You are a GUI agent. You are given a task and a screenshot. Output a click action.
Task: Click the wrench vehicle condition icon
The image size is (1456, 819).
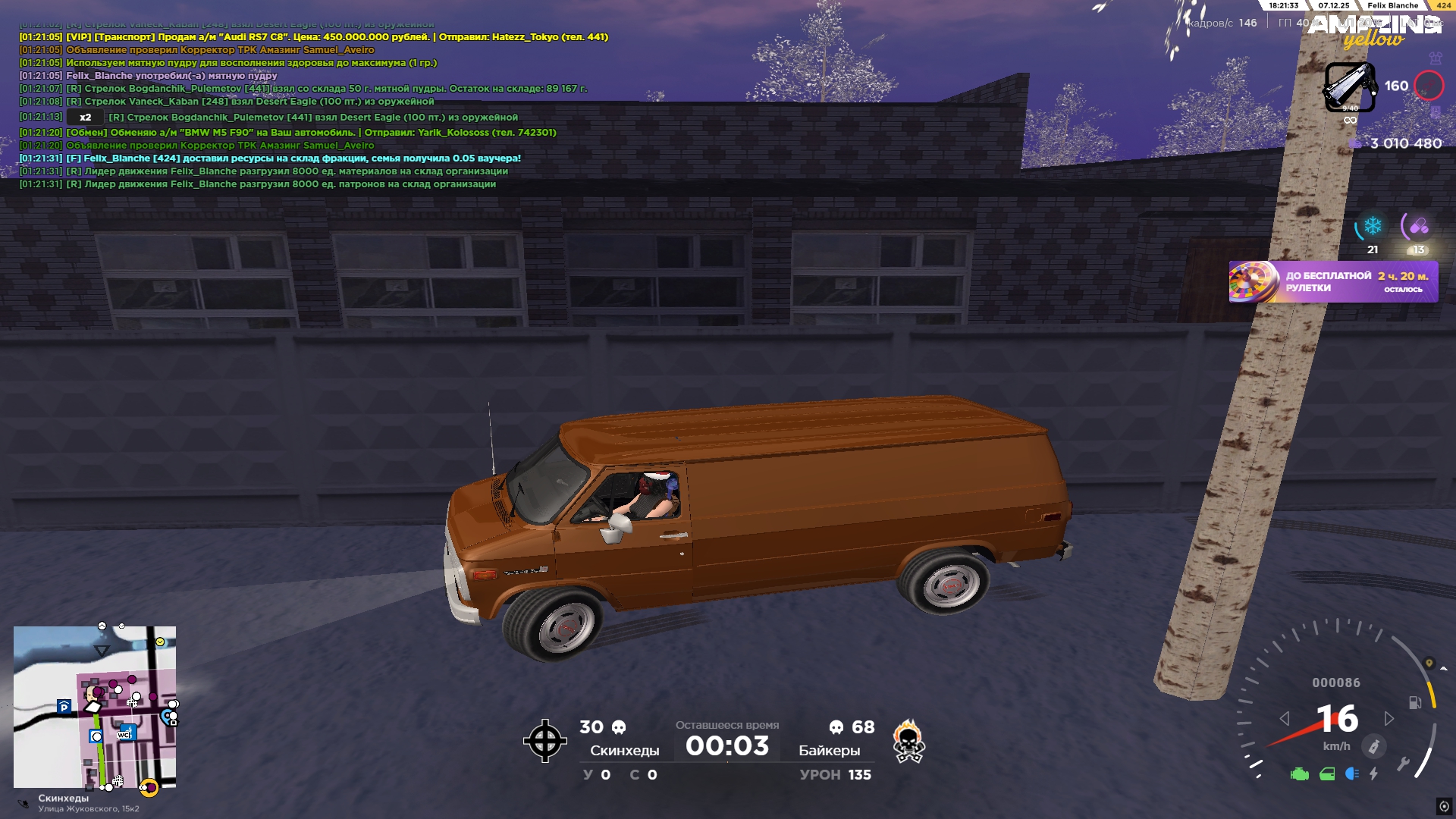[1403, 764]
